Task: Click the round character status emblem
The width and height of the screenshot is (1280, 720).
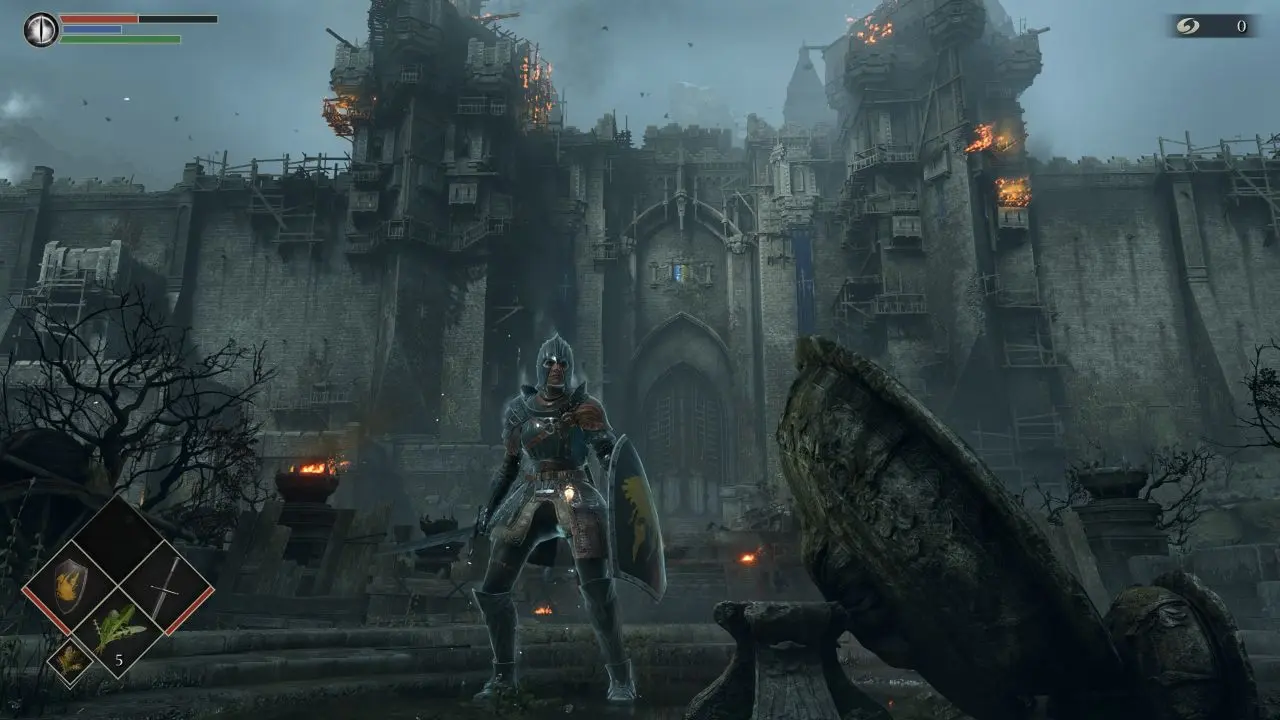Action: [41, 29]
